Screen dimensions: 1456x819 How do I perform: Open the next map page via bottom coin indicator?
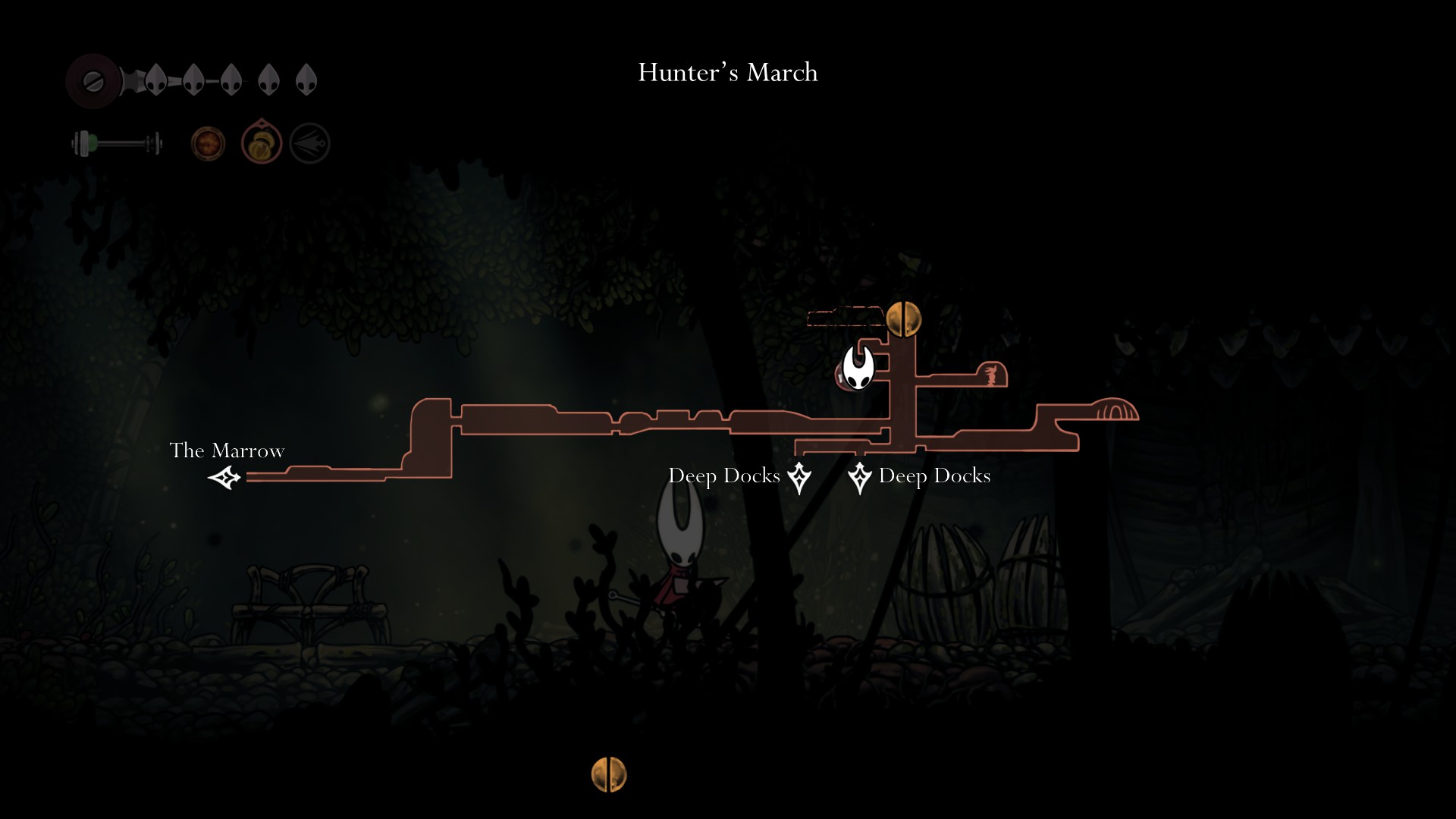pos(609,776)
